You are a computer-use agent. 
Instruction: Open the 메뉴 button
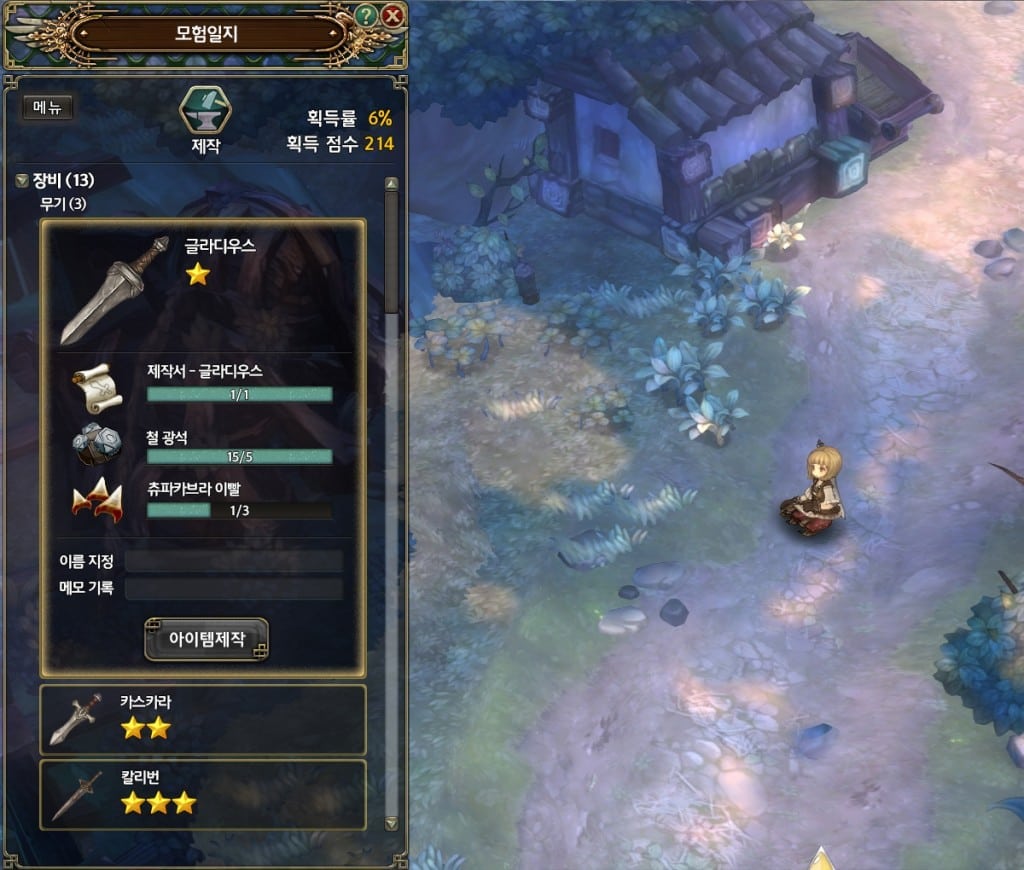point(47,108)
